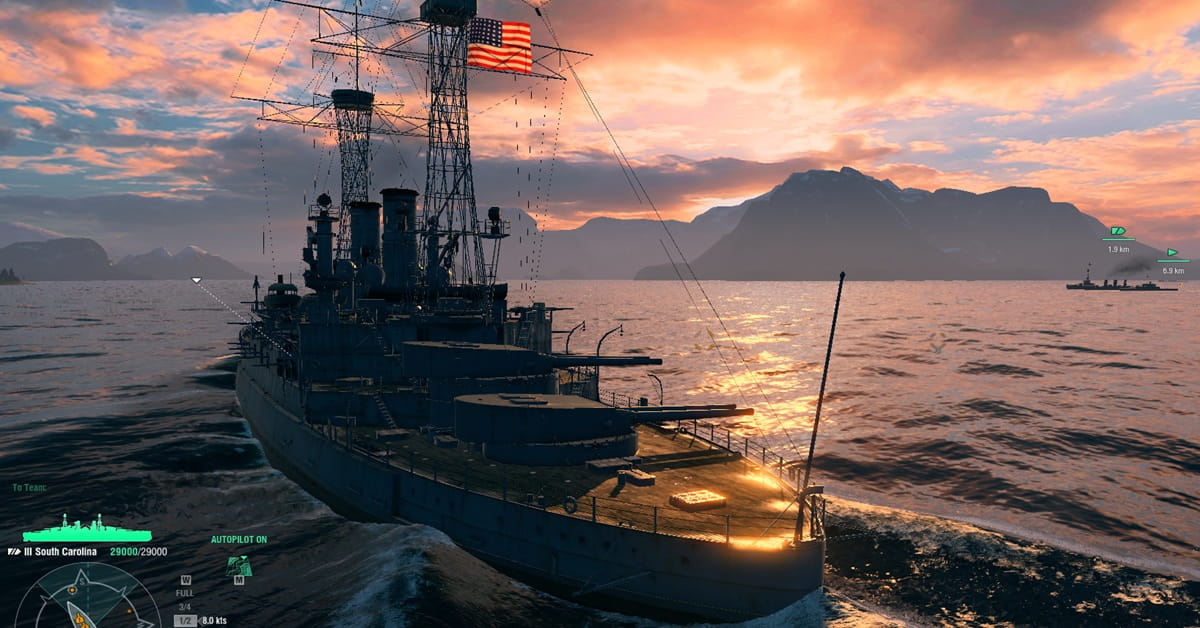
Task: Set engine throttle to 3/4 speed
Action: tap(185, 607)
